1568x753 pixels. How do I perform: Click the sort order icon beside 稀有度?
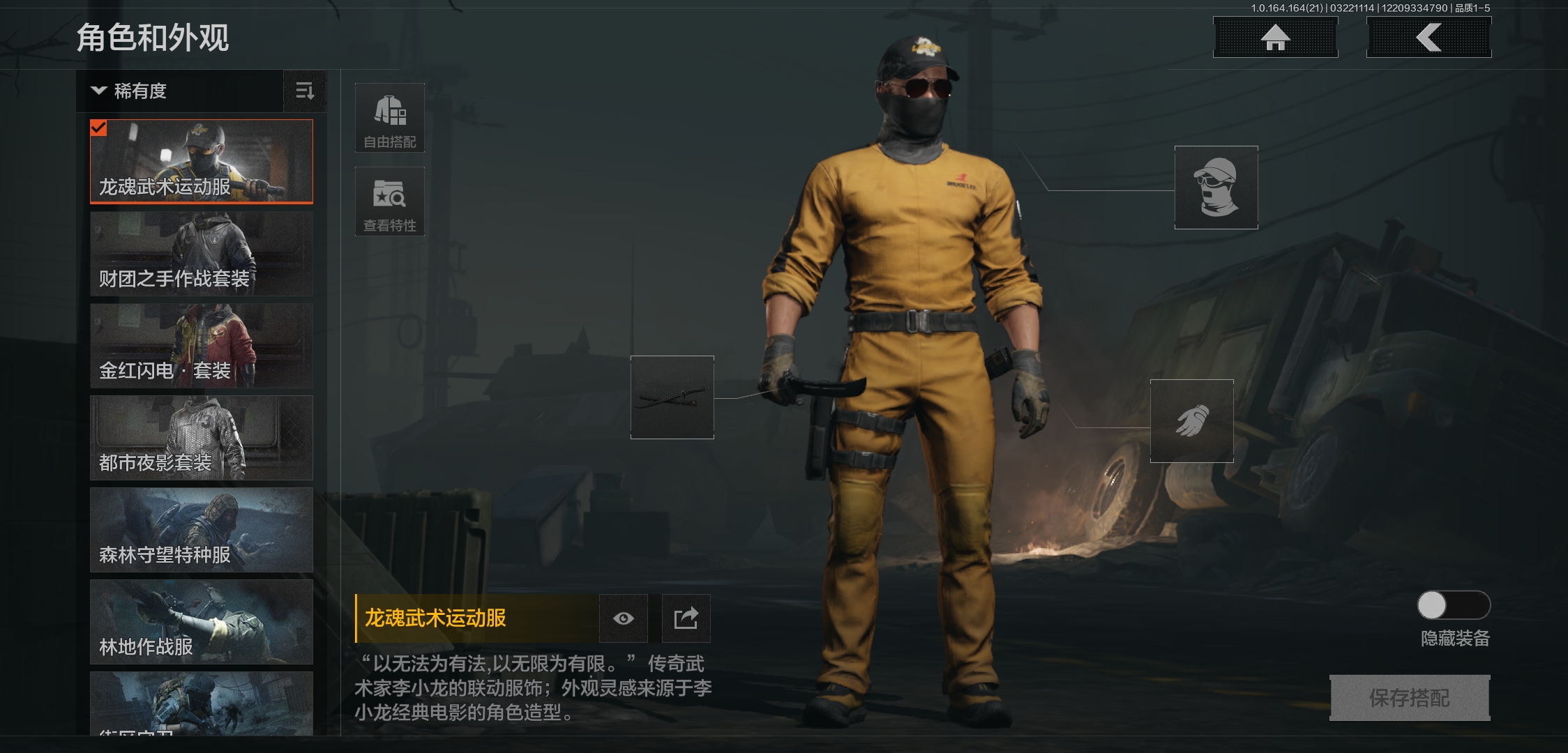pyautogui.click(x=305, y=91)
